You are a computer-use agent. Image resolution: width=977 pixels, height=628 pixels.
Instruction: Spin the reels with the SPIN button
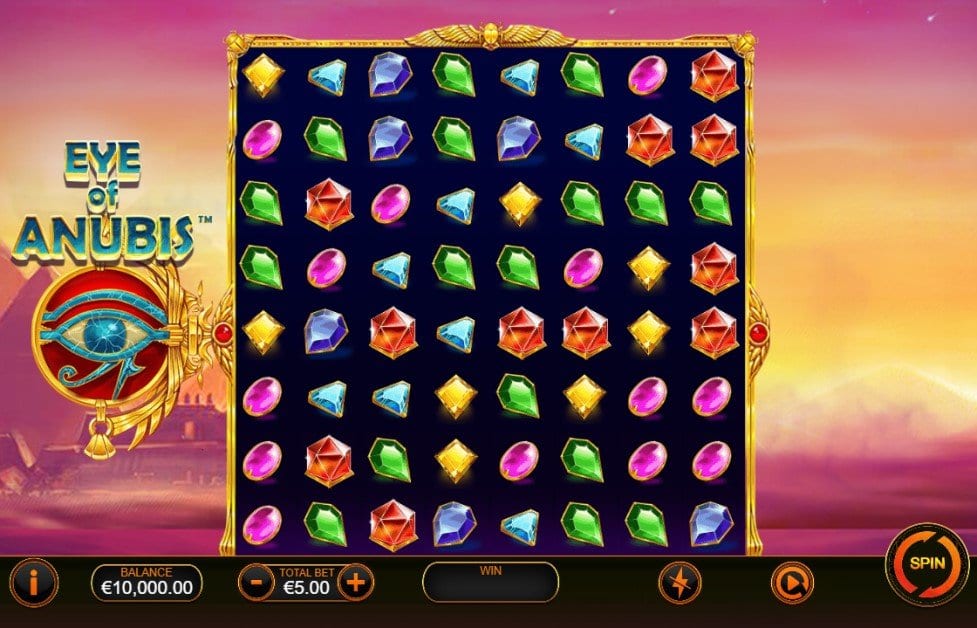tap(926, 563)
